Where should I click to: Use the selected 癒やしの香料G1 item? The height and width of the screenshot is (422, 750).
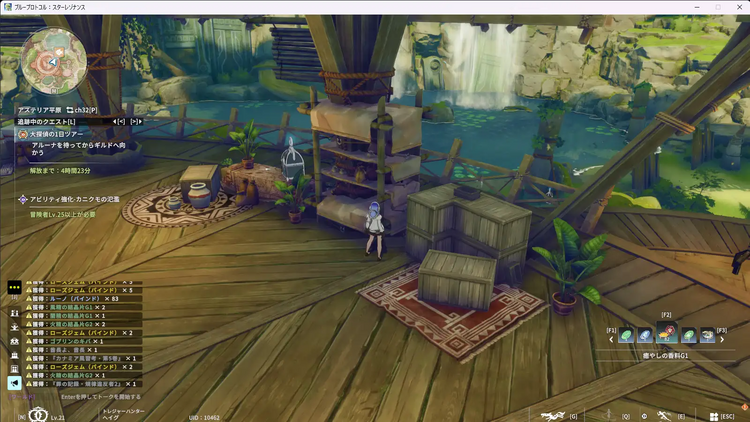click(x=667, y=335)
